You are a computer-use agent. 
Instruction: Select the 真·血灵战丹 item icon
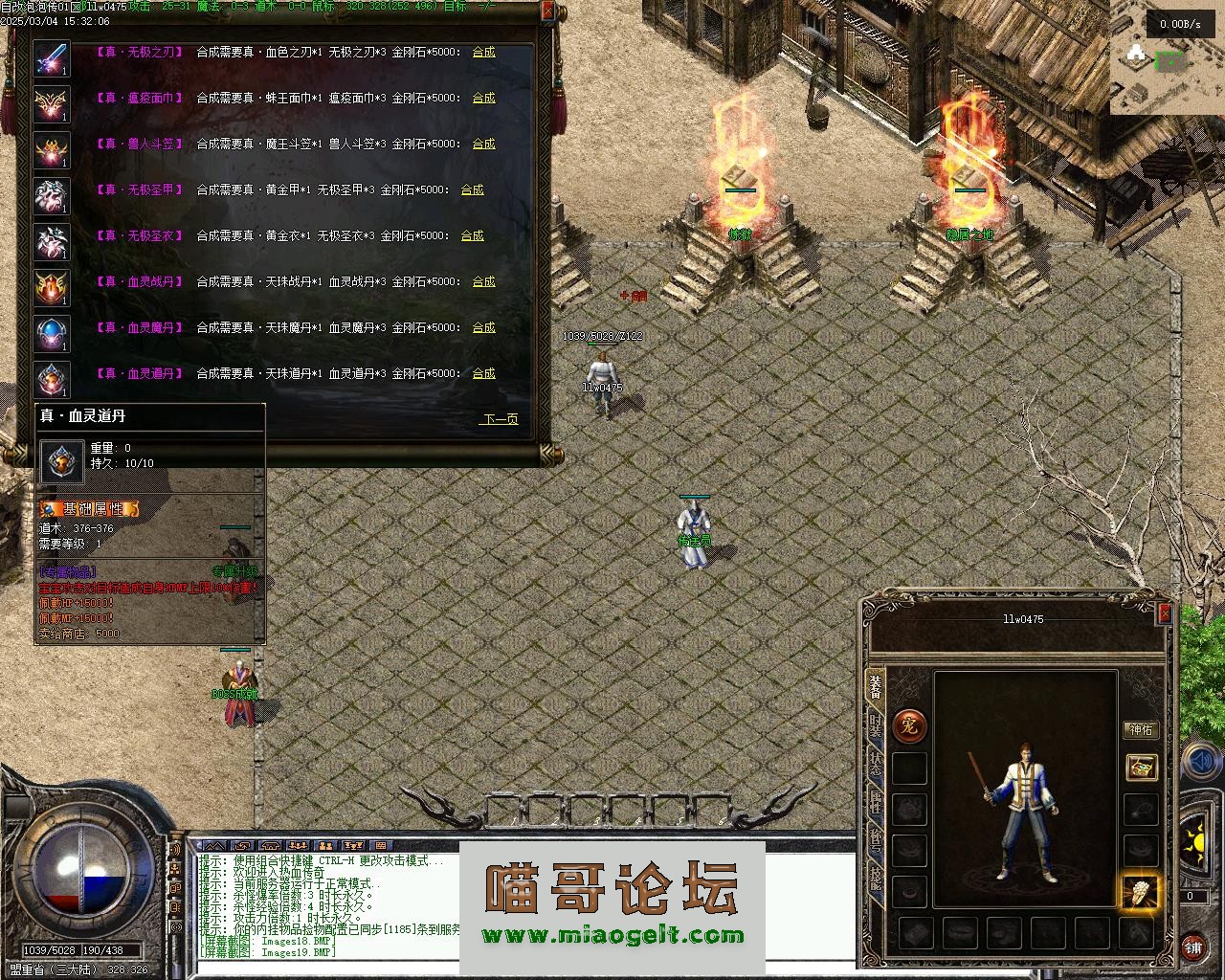pos(52,287)
